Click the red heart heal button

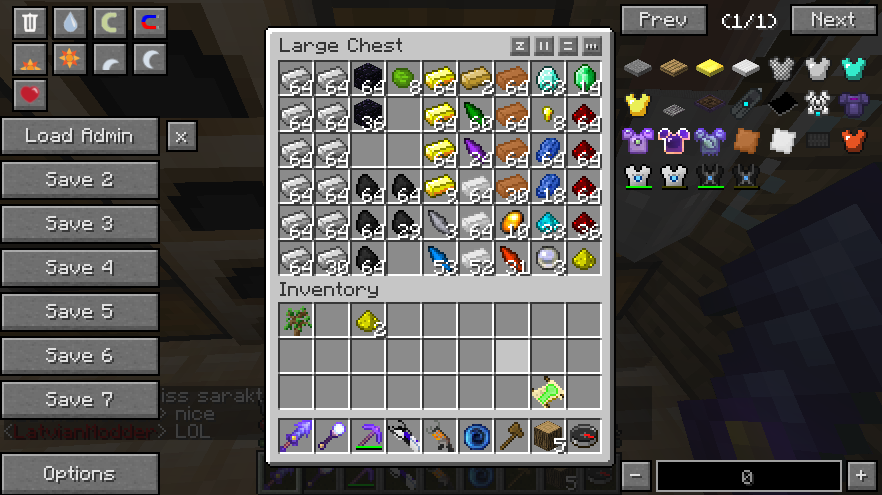pos(30,95)
